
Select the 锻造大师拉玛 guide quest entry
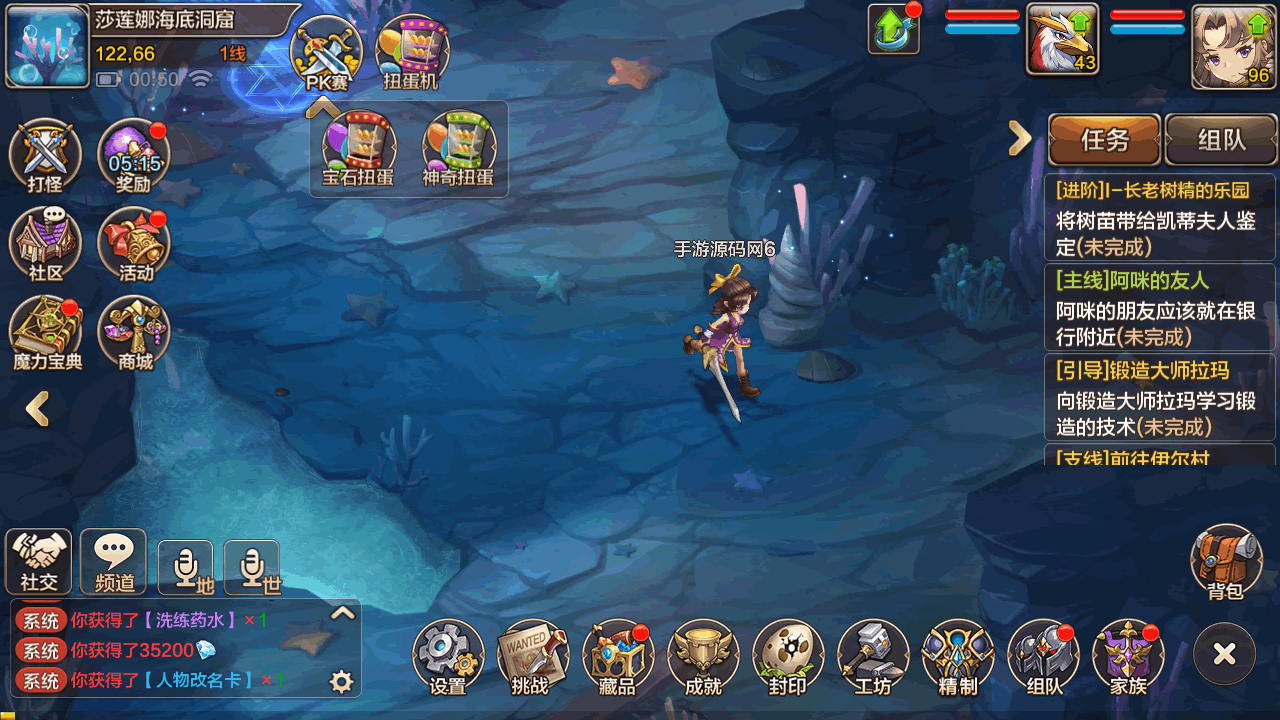(x=1159, y=398)
